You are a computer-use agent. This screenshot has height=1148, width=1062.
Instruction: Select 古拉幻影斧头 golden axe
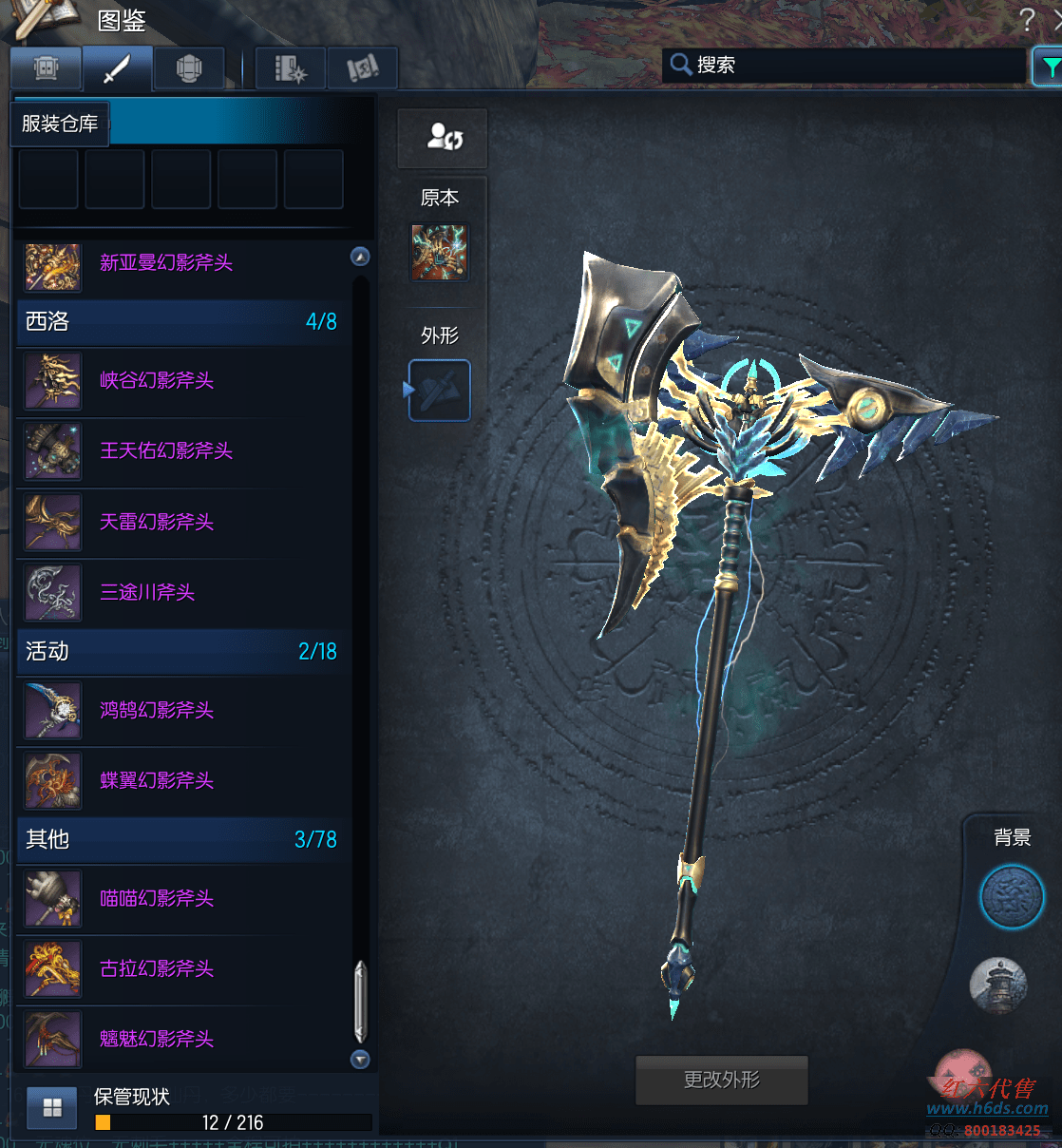point(156,968)
